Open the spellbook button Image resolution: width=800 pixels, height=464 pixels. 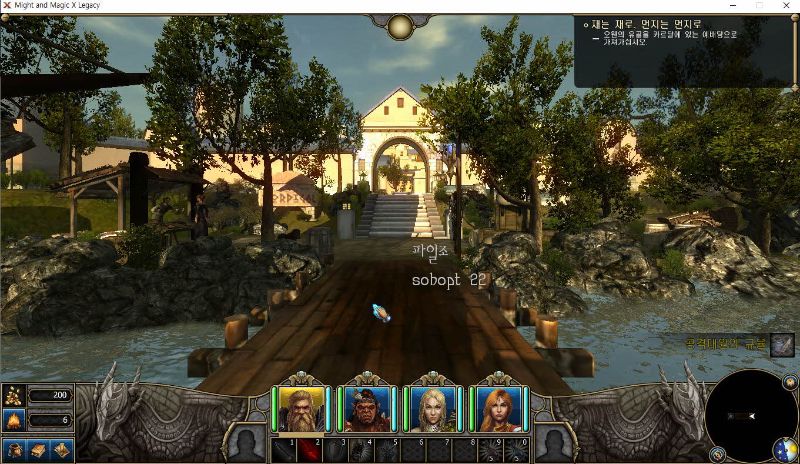coord(37,450)
